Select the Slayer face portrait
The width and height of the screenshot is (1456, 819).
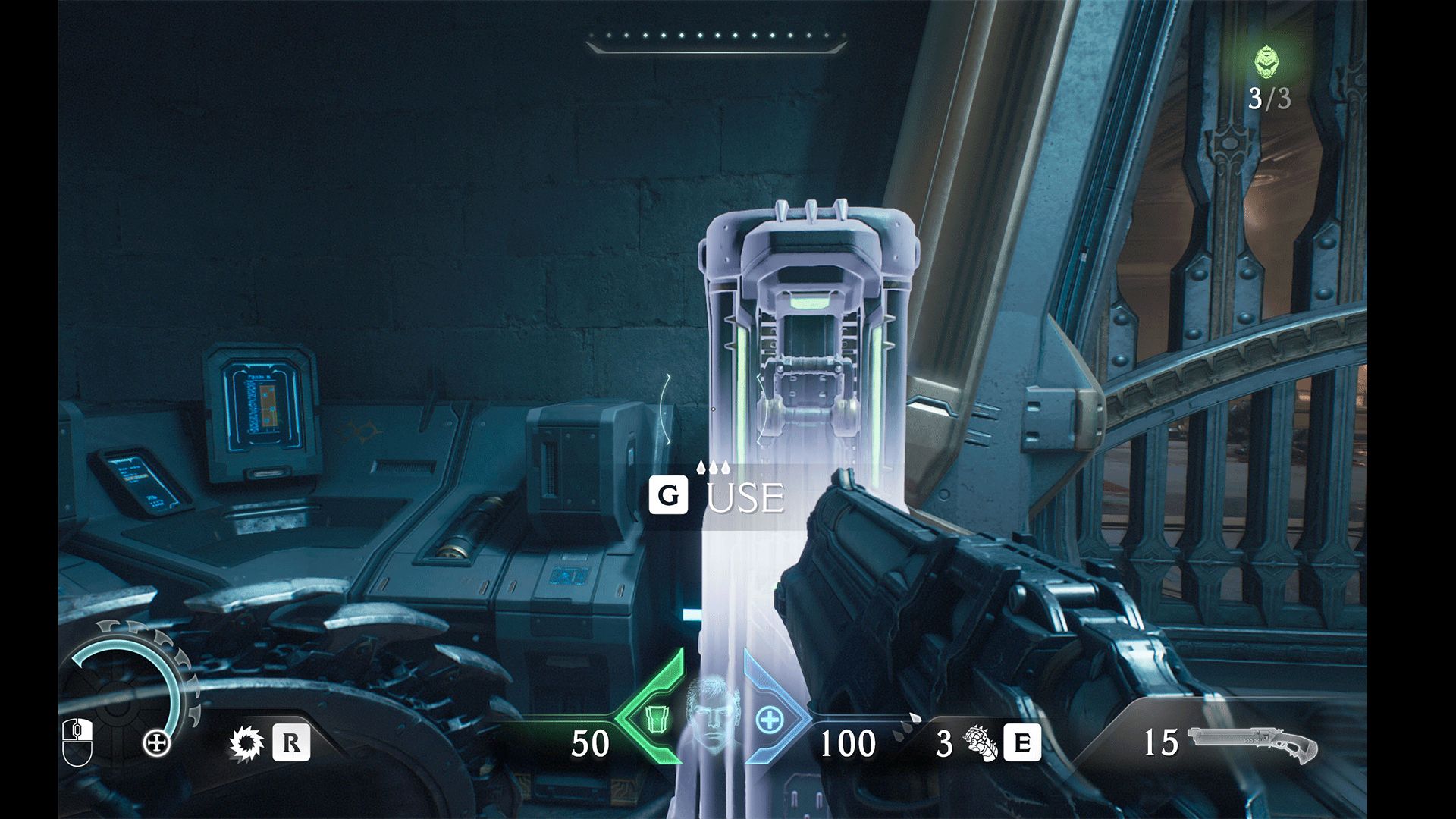[x=712, y=717]
